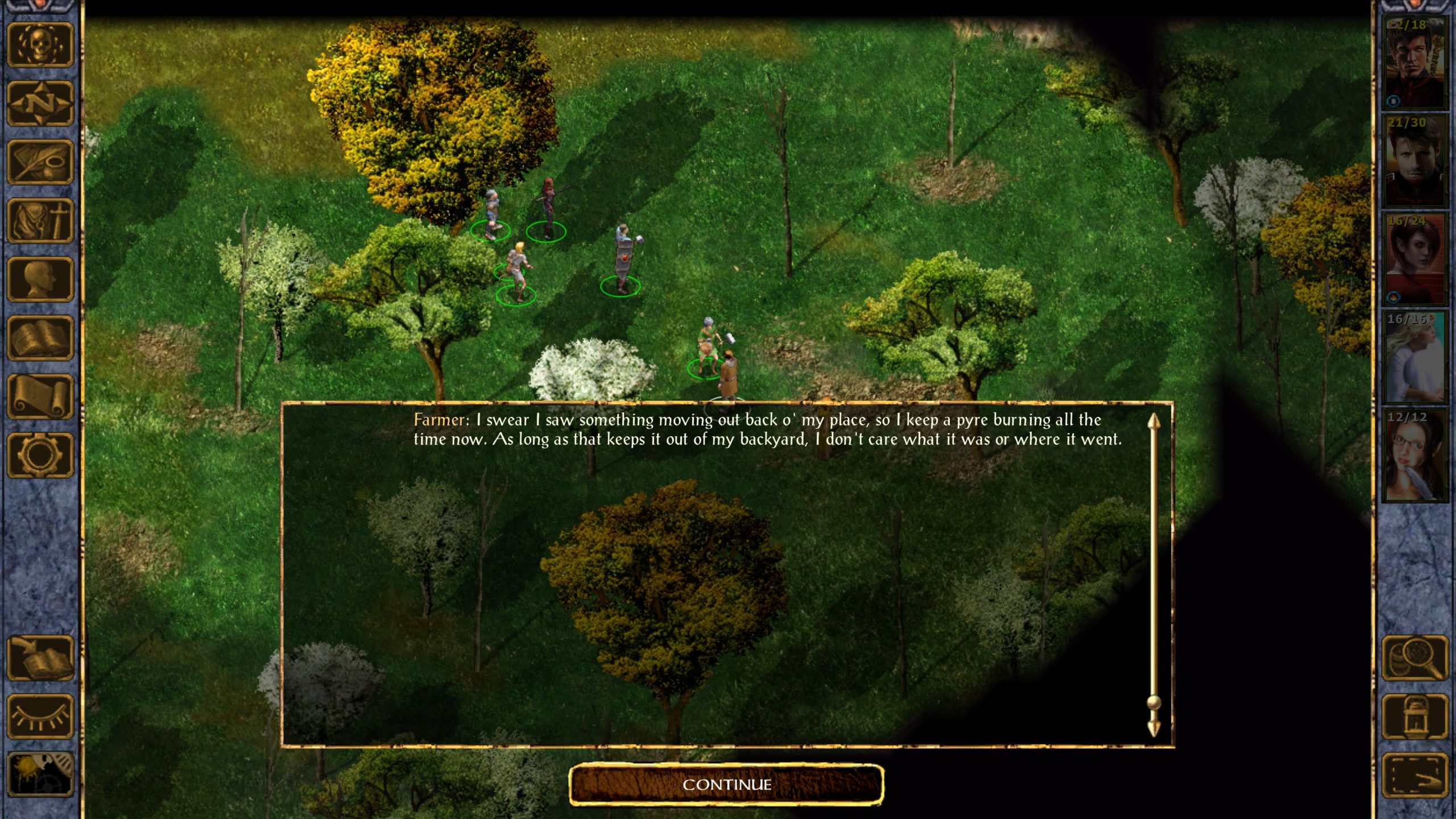Open game options with the gear icon

(40, 455)
